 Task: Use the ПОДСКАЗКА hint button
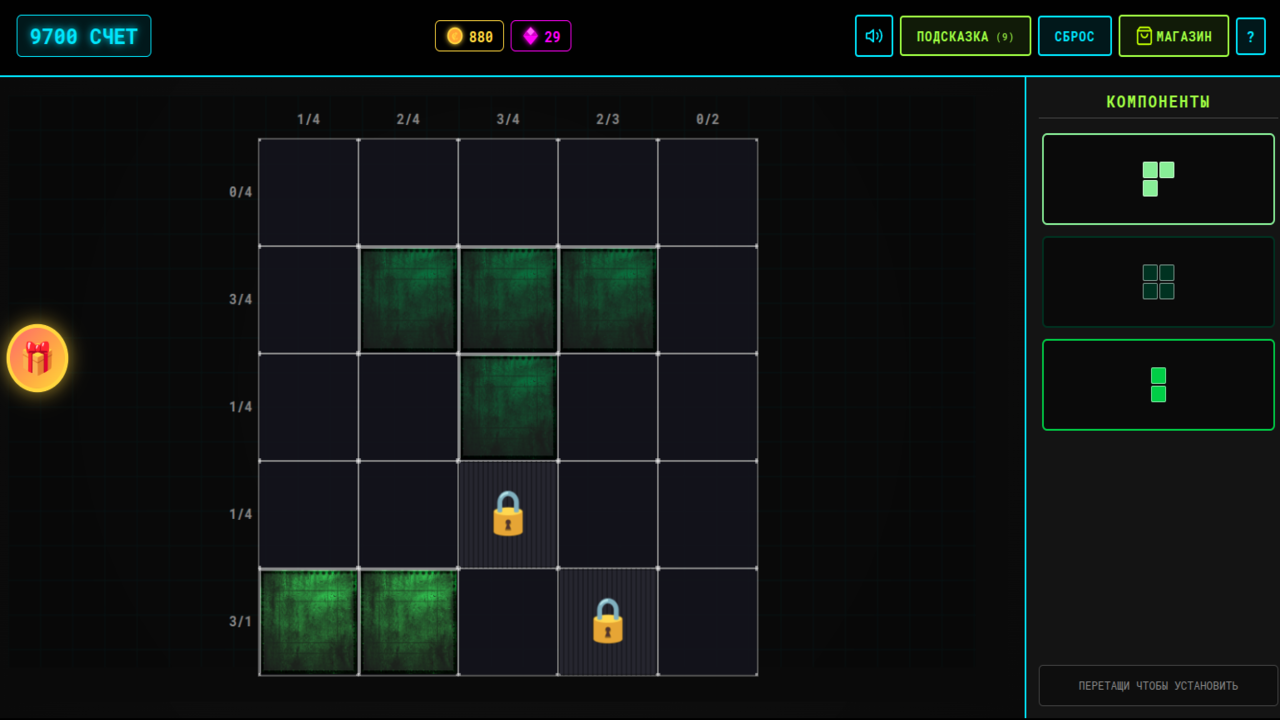(x=964, y=35)
